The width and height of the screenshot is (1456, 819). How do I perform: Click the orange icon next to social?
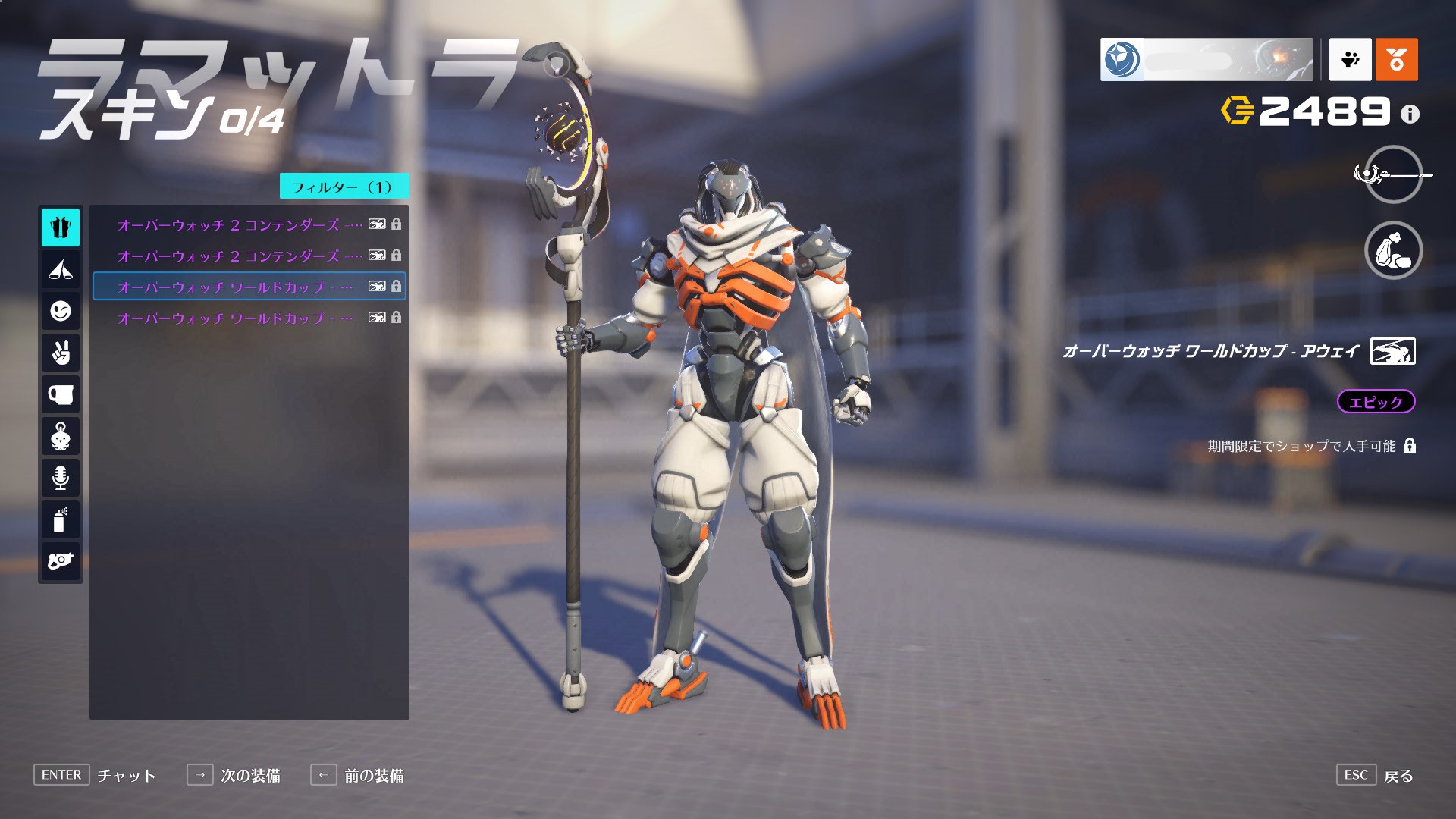[1396, 59]
